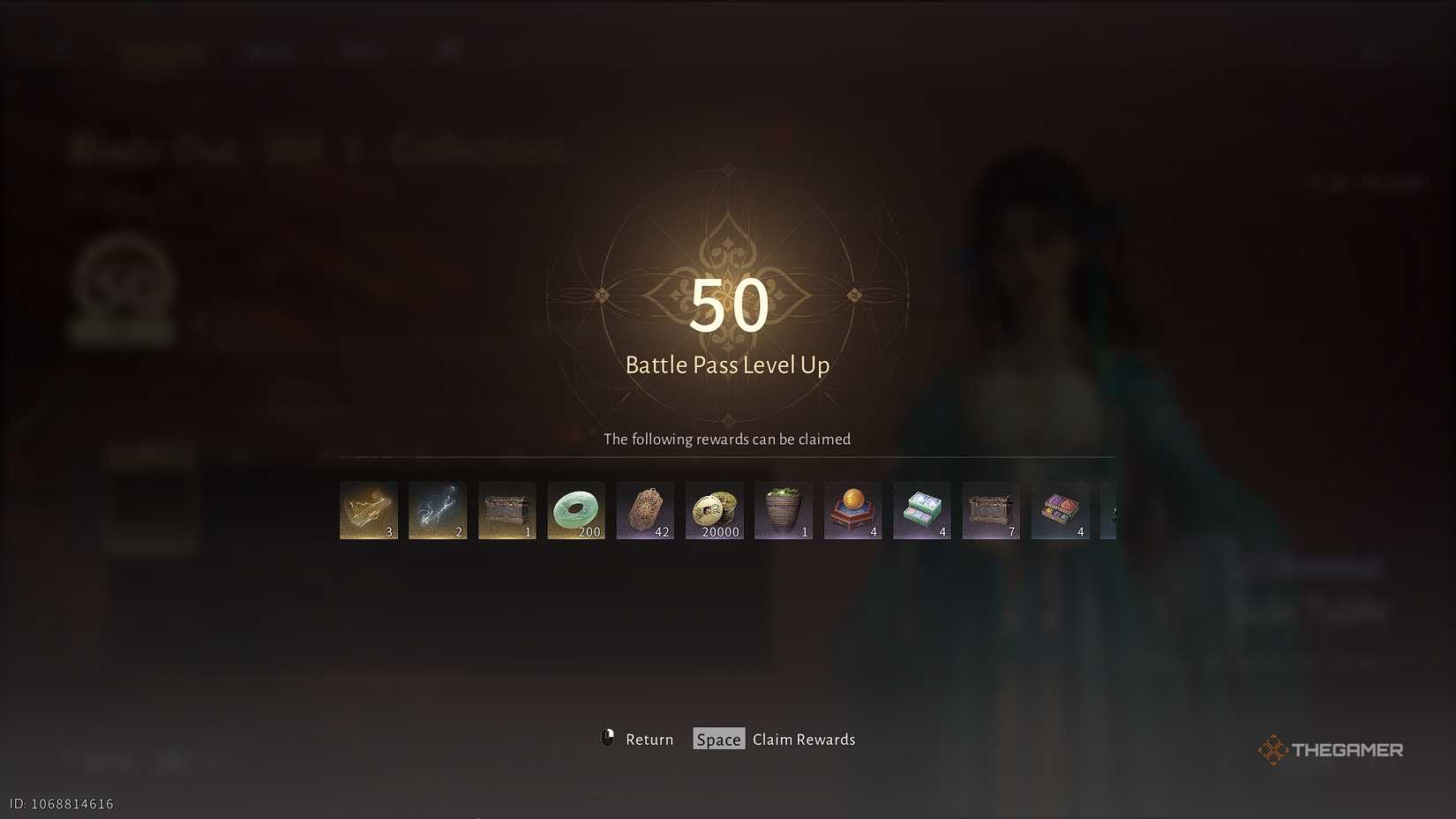Select the golden orb pedestal reward icon
This screenshot has width=1456, height=819.
pyautogui.click(x=852, y=510)
